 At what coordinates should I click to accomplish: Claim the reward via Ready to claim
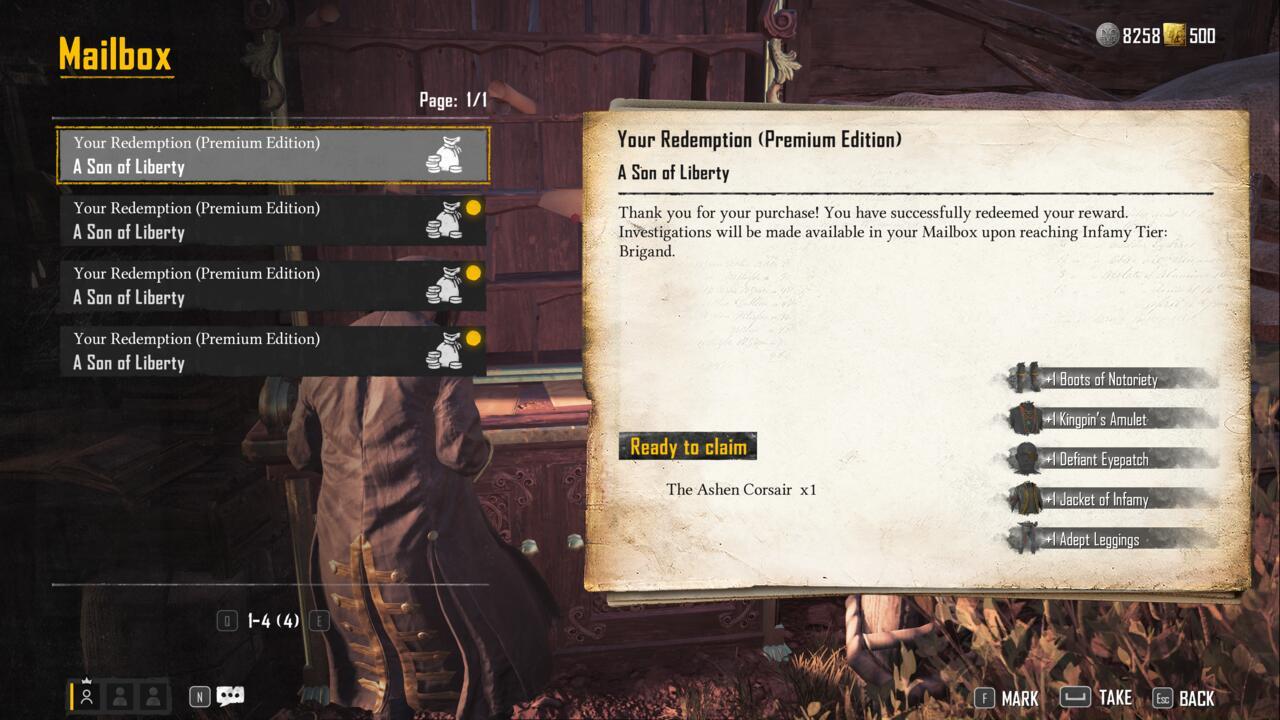[x=688, y=447]
